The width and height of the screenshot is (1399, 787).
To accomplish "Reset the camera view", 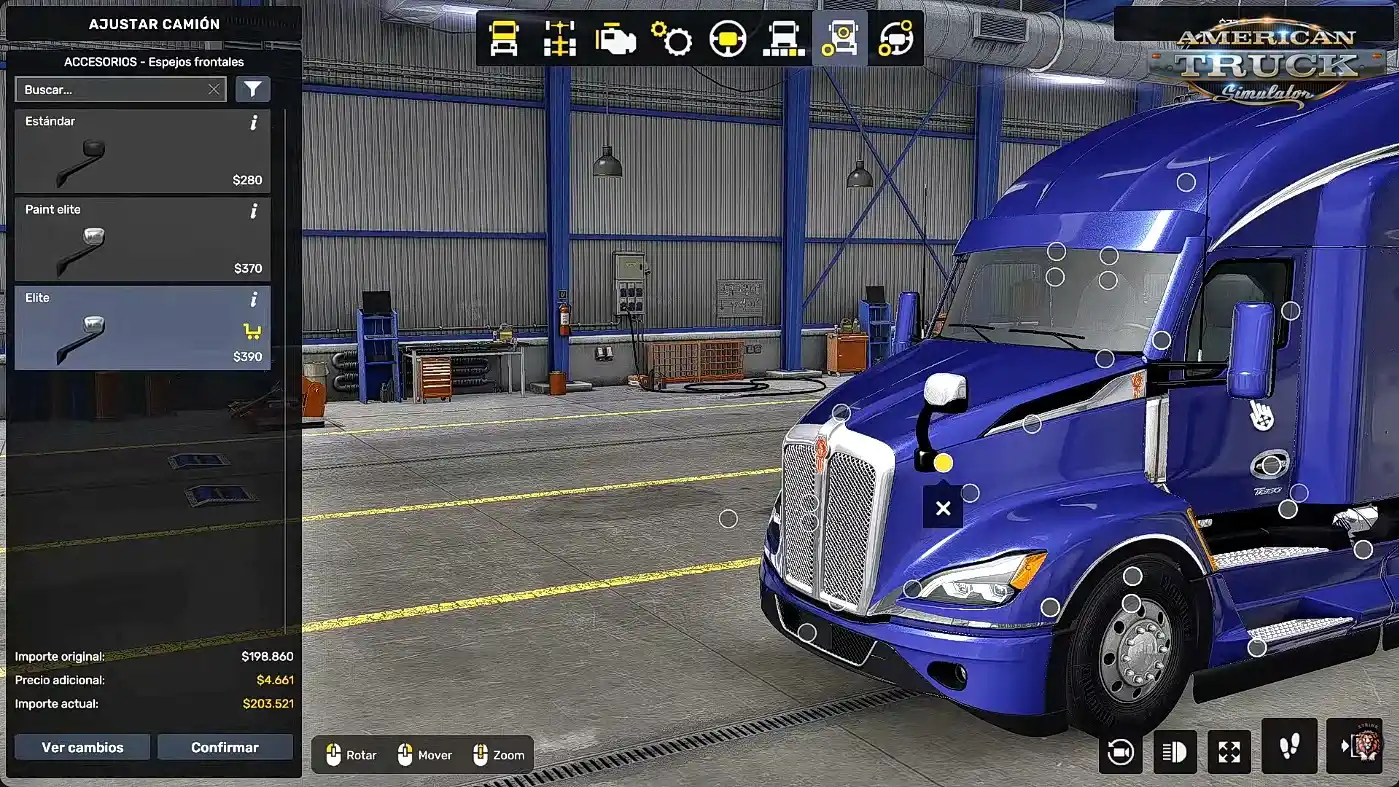I will [x=1120, y=752].
